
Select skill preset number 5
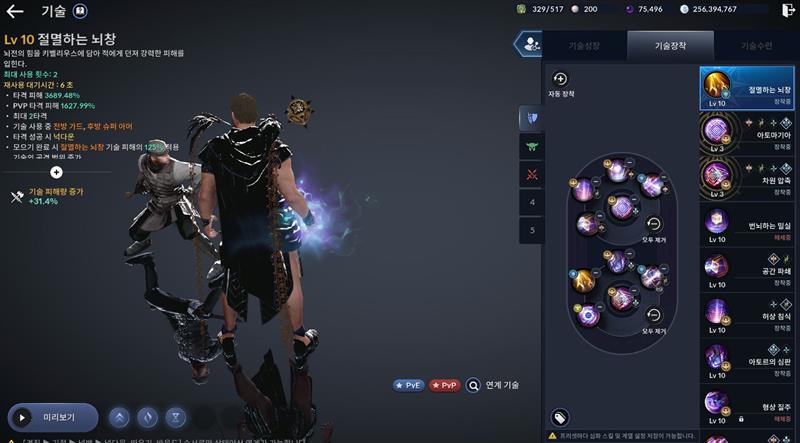tap(532, 230)
